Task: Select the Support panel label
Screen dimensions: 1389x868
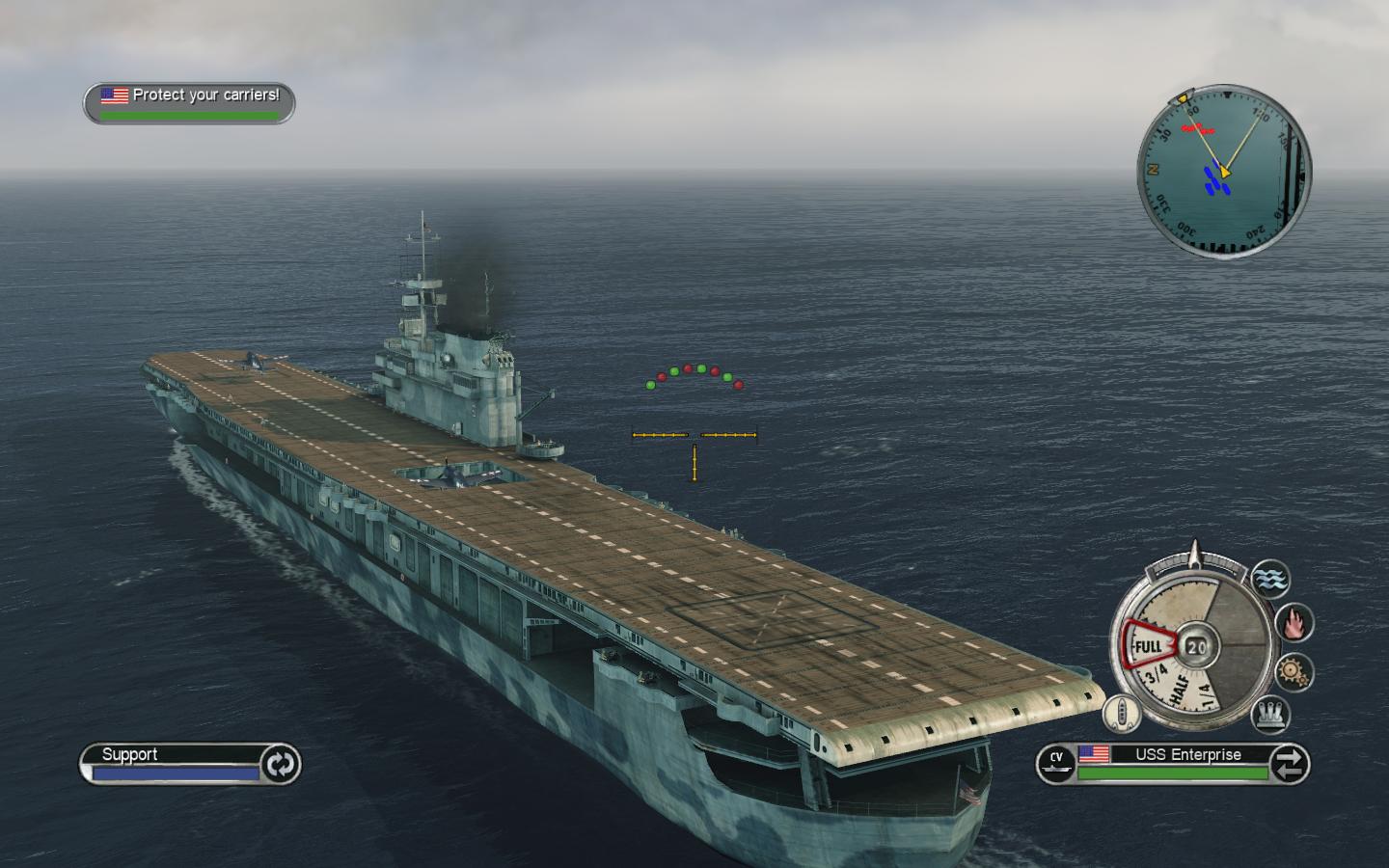Action: click(130, 754)
